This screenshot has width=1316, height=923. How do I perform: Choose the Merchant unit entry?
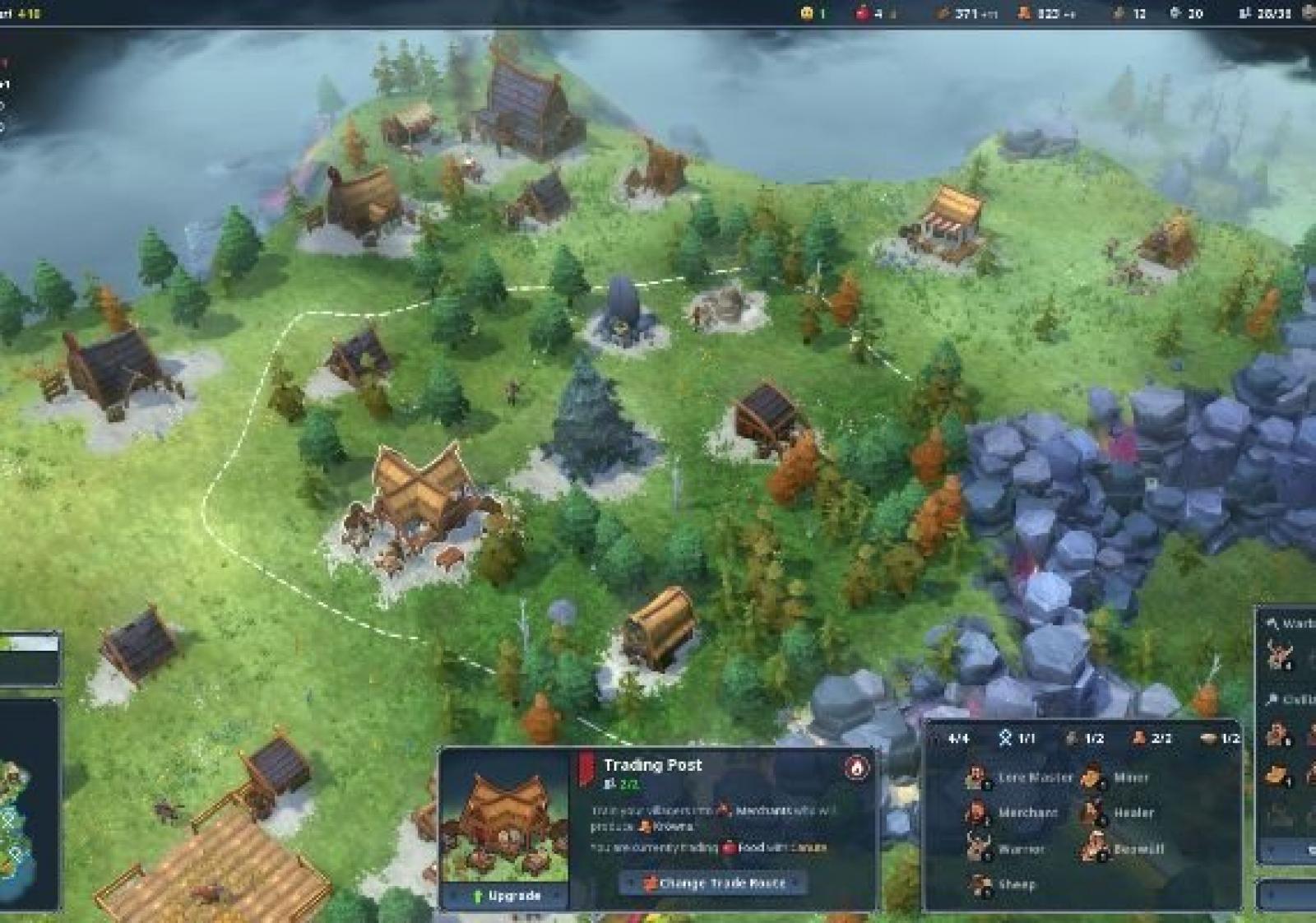pyautogui.click(x=1013, y=813)
